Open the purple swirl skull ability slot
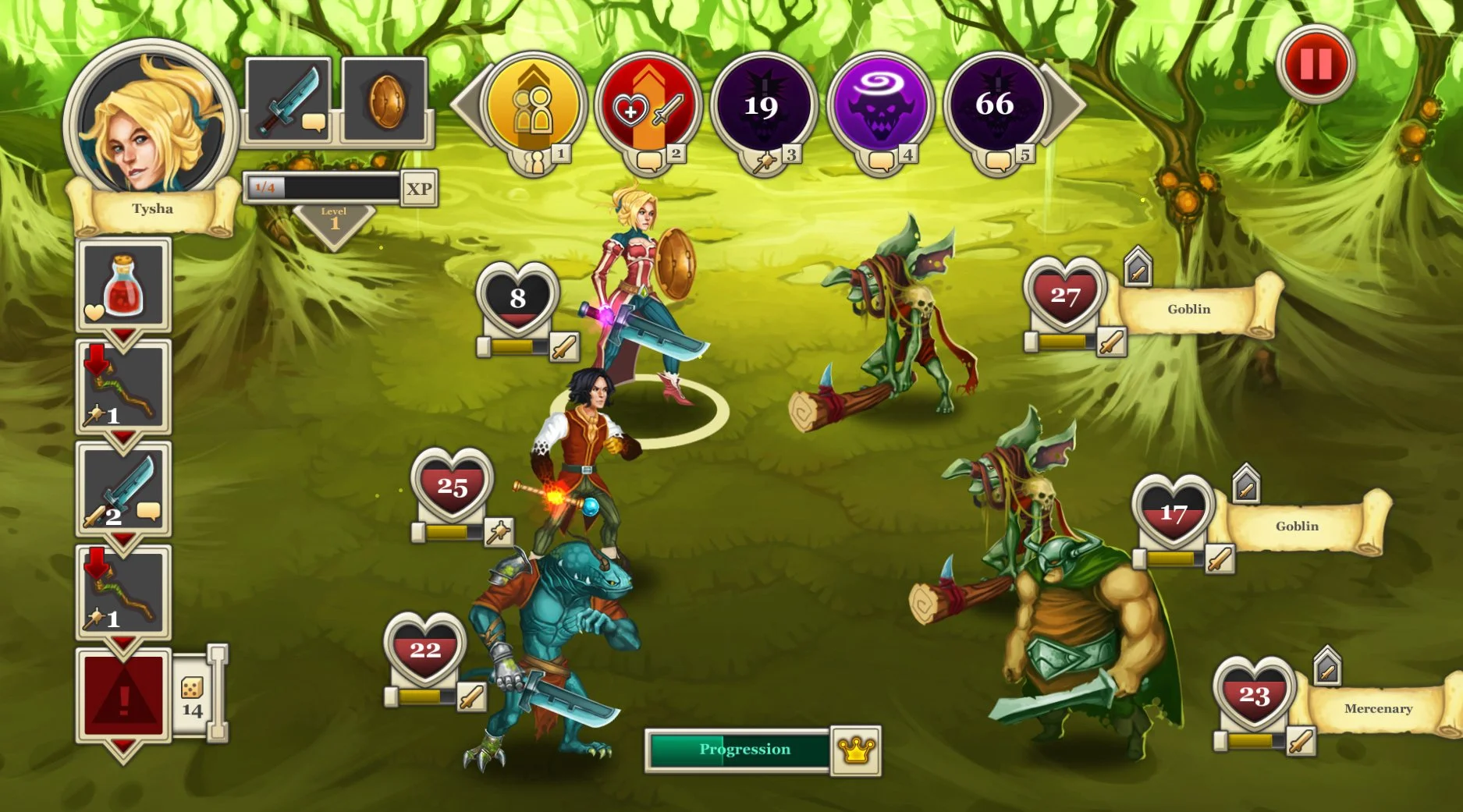The width and height of the screenshot is (1463, 812). (x=880, y=105)
